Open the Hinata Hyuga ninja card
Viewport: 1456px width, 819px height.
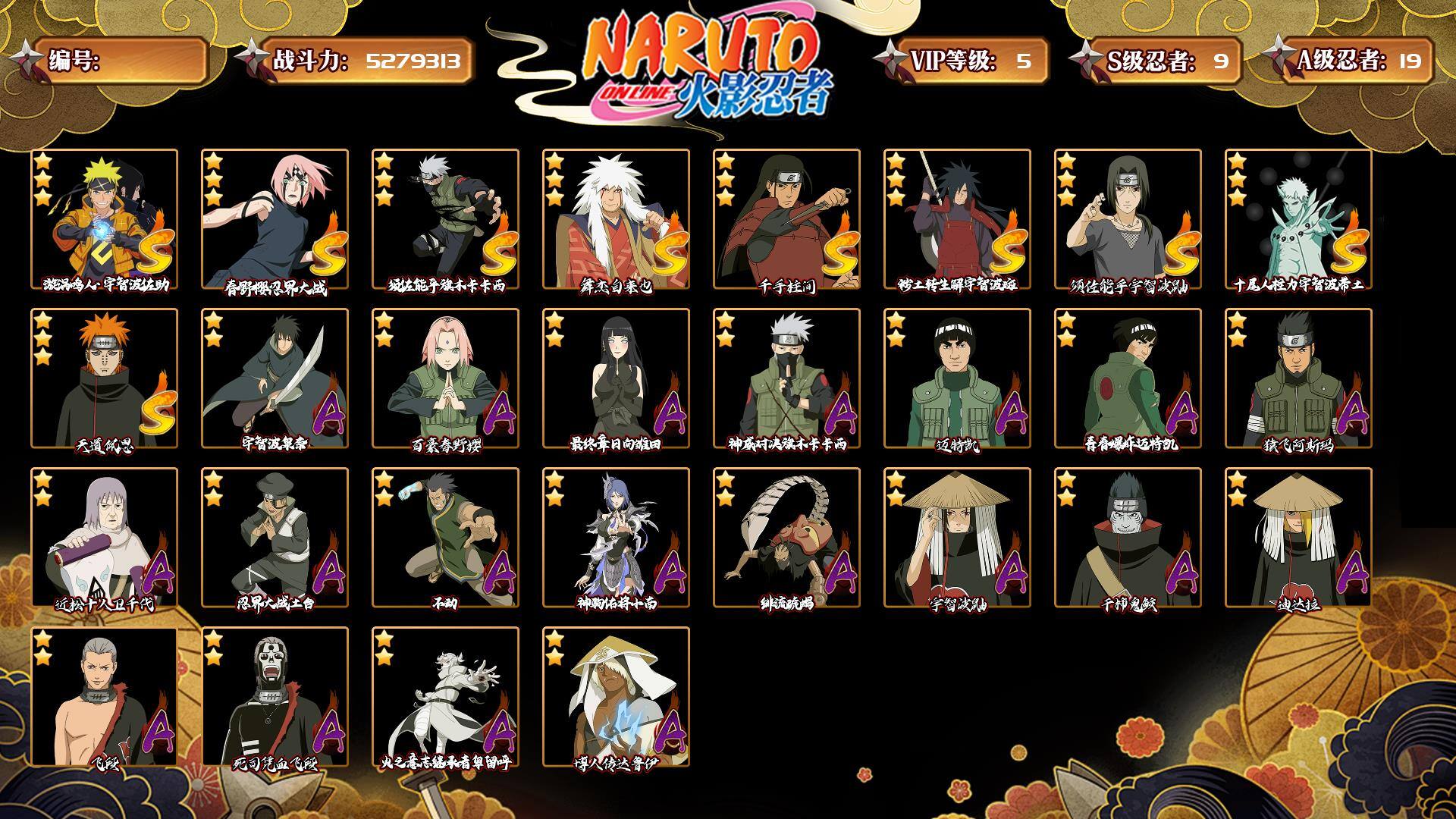point(616,378)
